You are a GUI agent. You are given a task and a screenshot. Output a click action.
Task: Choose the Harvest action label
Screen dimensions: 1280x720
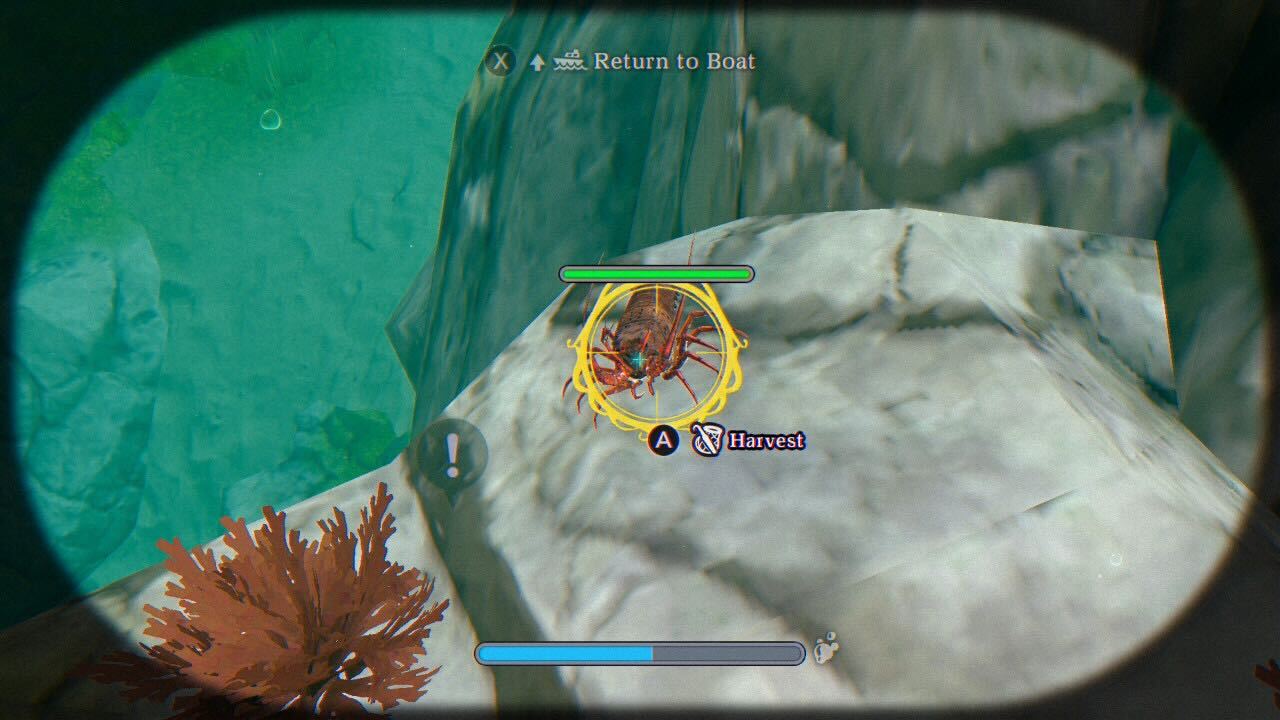point(766,440)
